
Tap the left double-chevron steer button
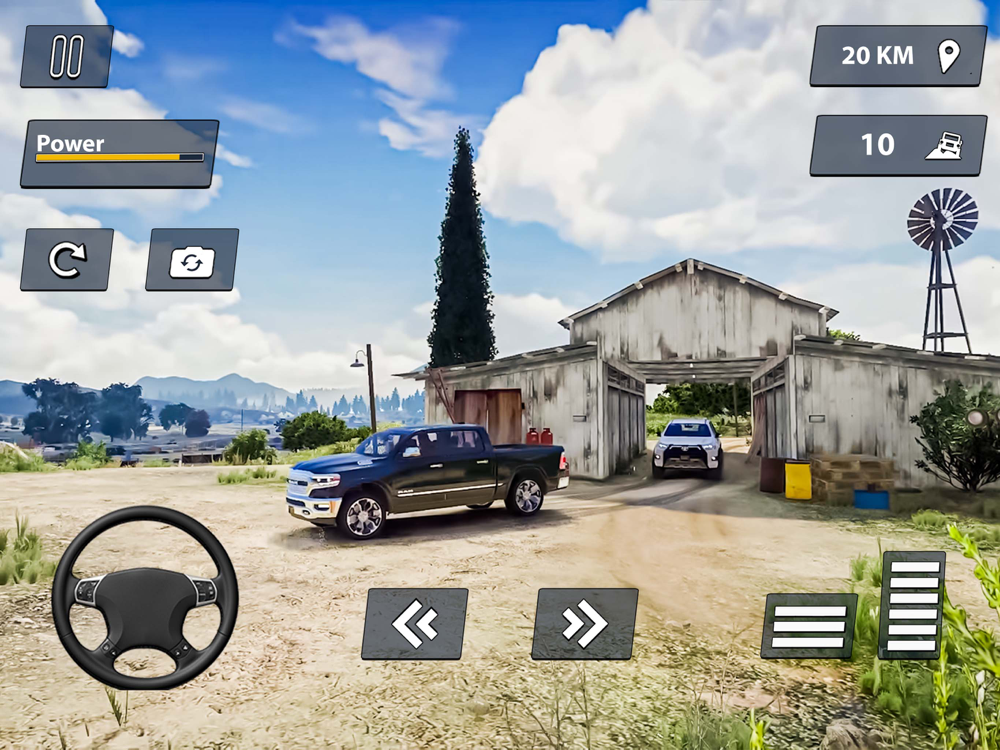(415, 624)
